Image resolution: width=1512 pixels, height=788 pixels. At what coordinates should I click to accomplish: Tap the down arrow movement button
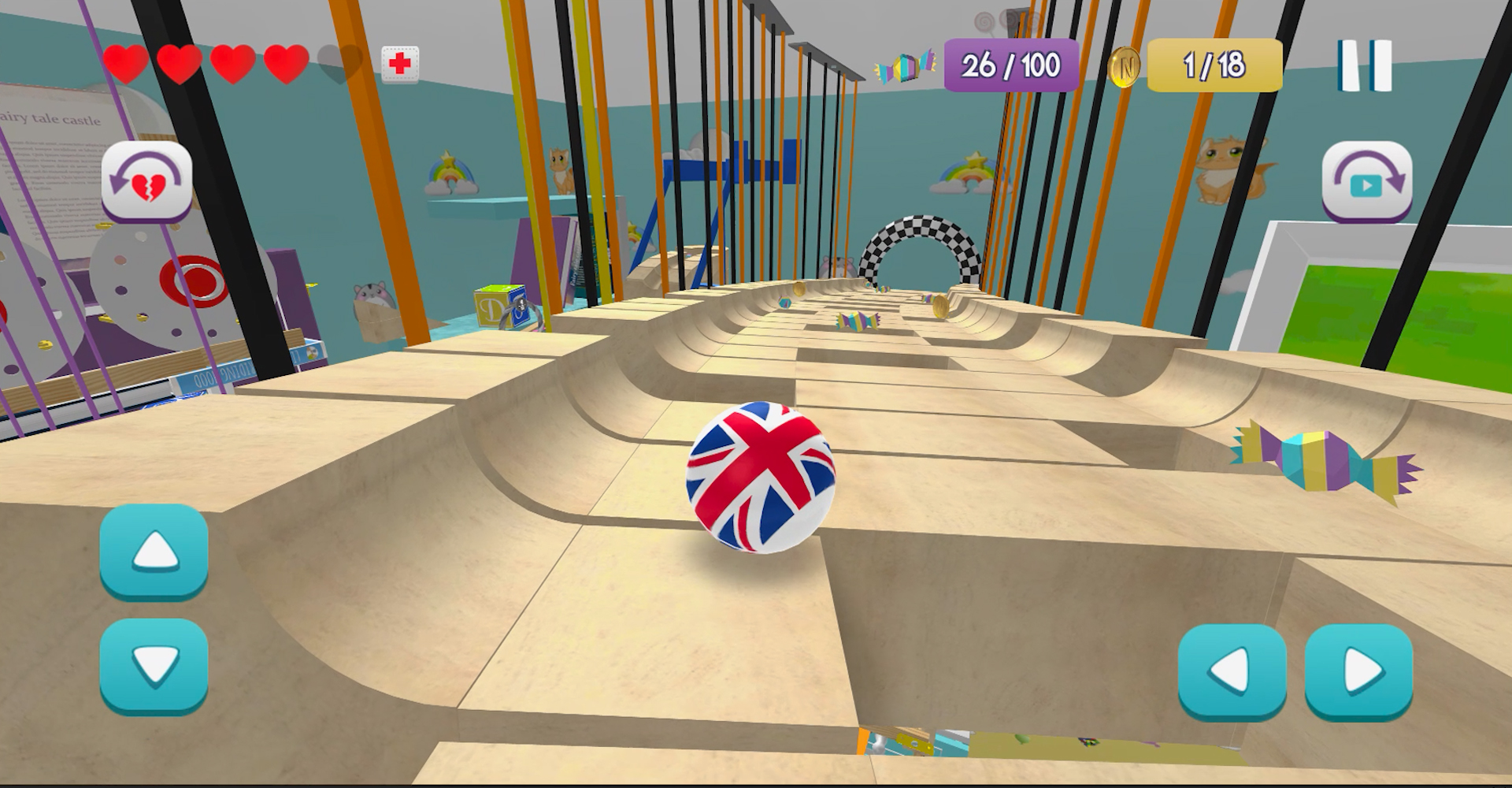point(154,665)
